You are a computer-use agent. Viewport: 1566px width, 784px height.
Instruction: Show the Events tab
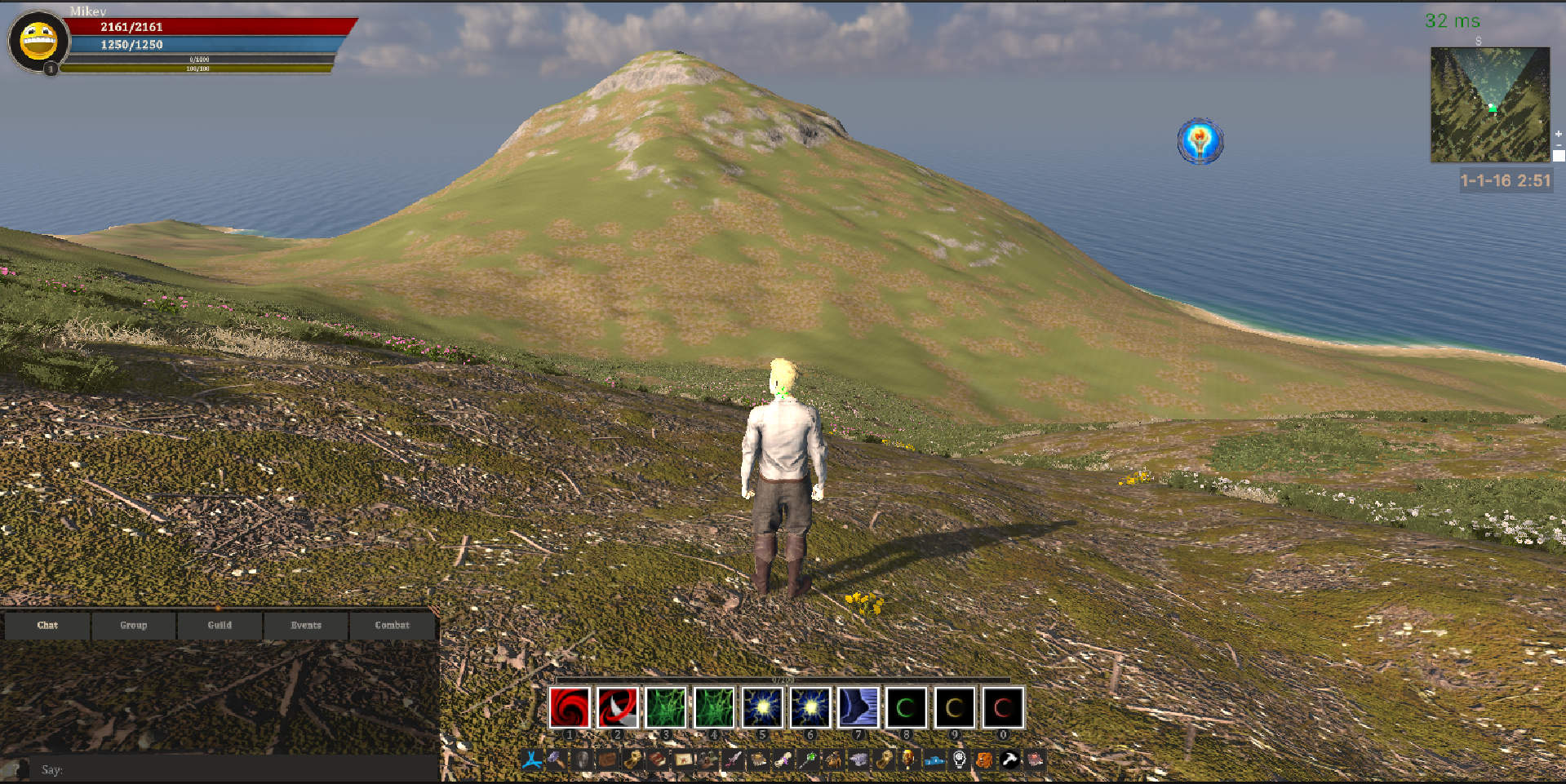click(x=306, y=625)
